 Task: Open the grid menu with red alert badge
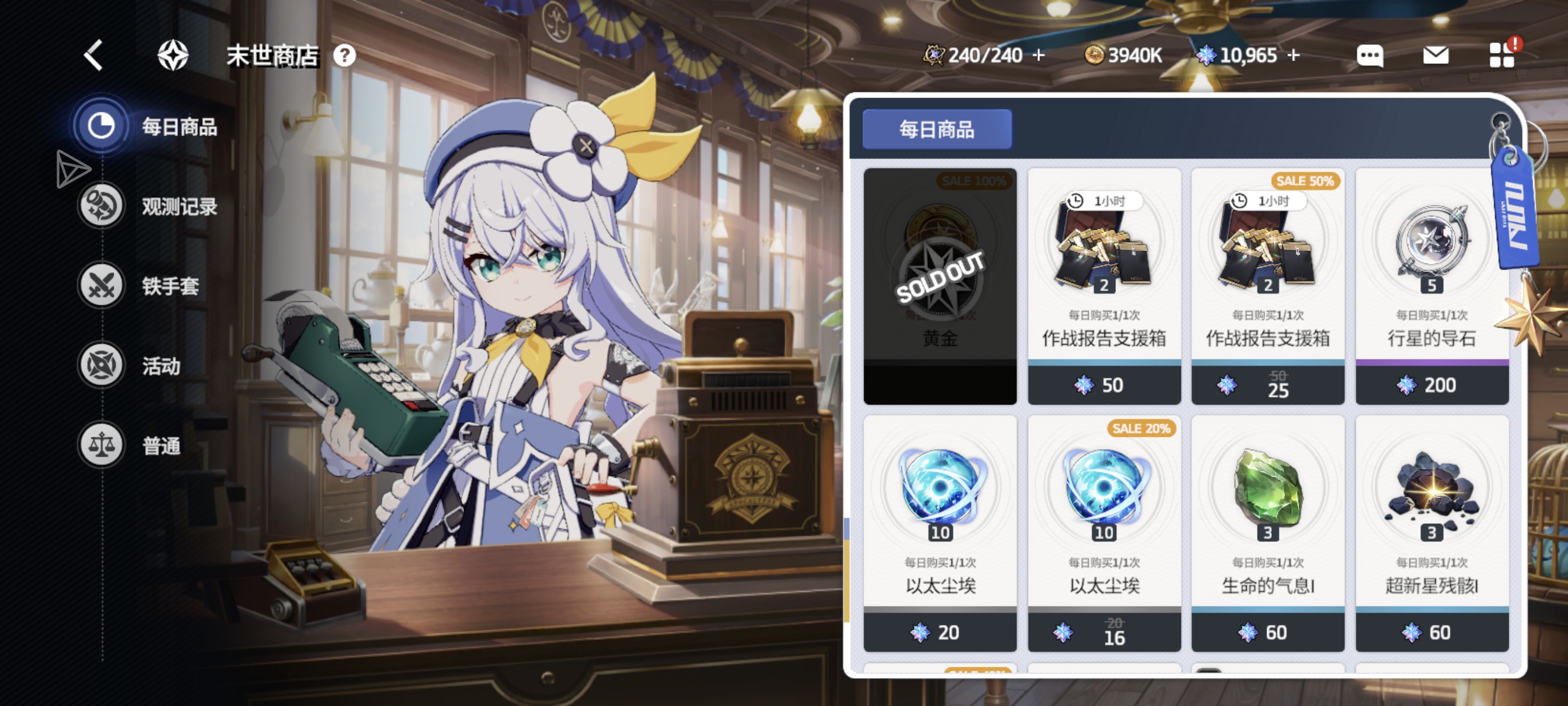tap(1503, 55)
